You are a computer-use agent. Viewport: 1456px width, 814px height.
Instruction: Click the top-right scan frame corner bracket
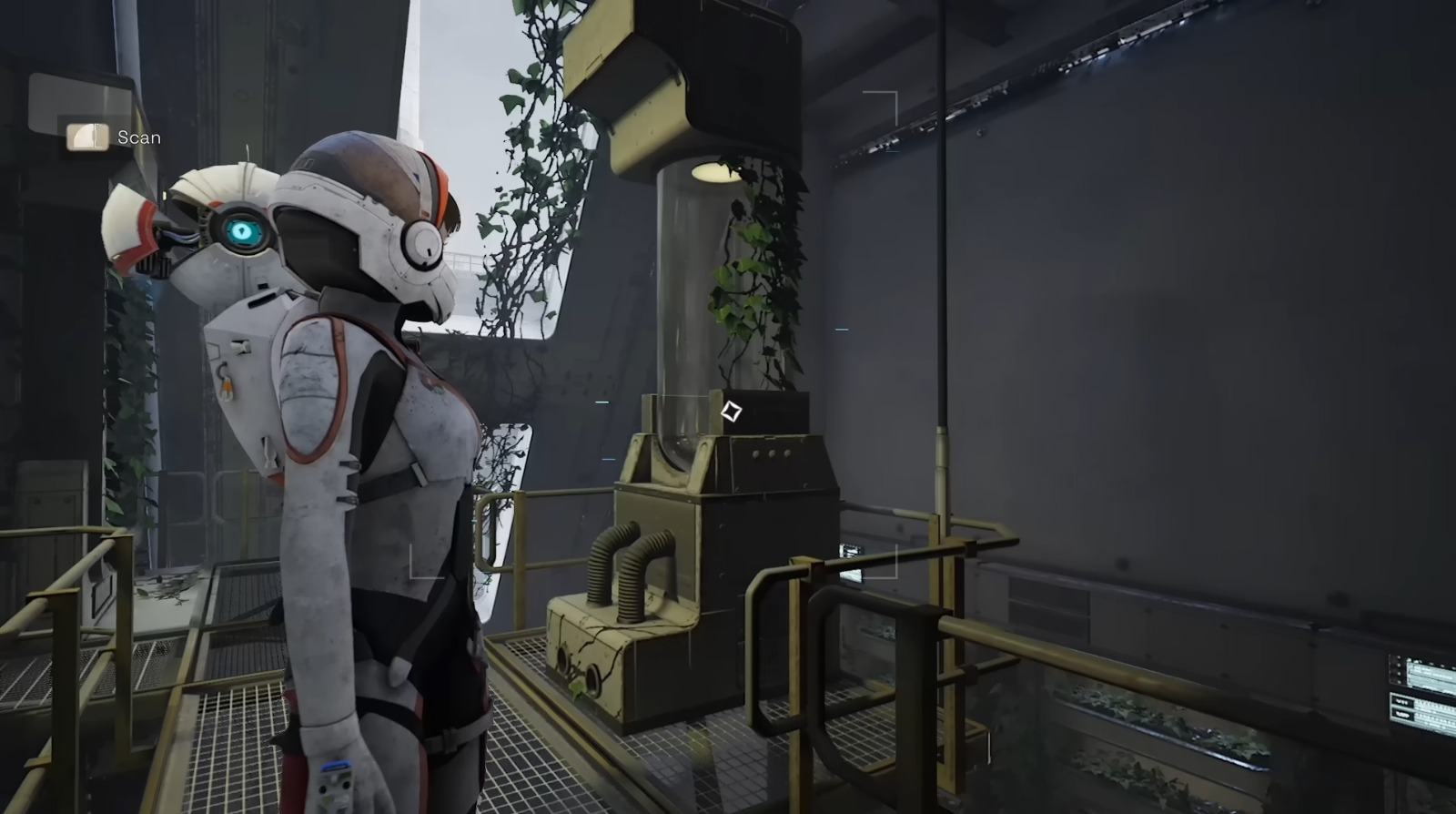pos(896,92)
